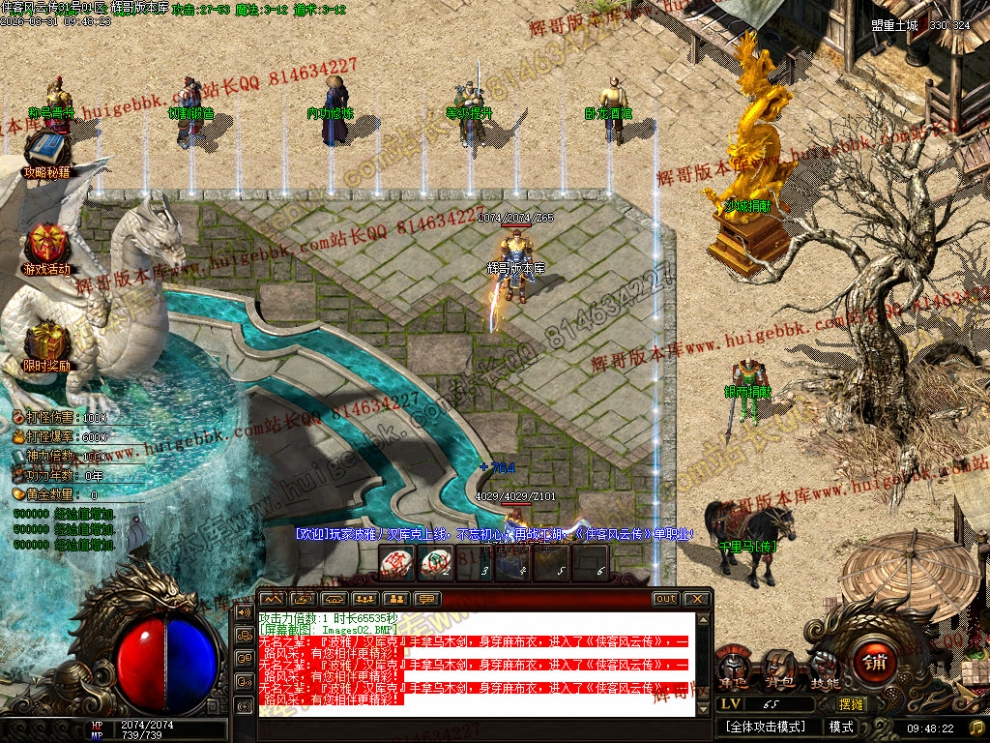Image resolution: width=990 pixels, height=743 pixels.
Task: Click the mountain-shaped button above the chat
Action: [271, 599]
